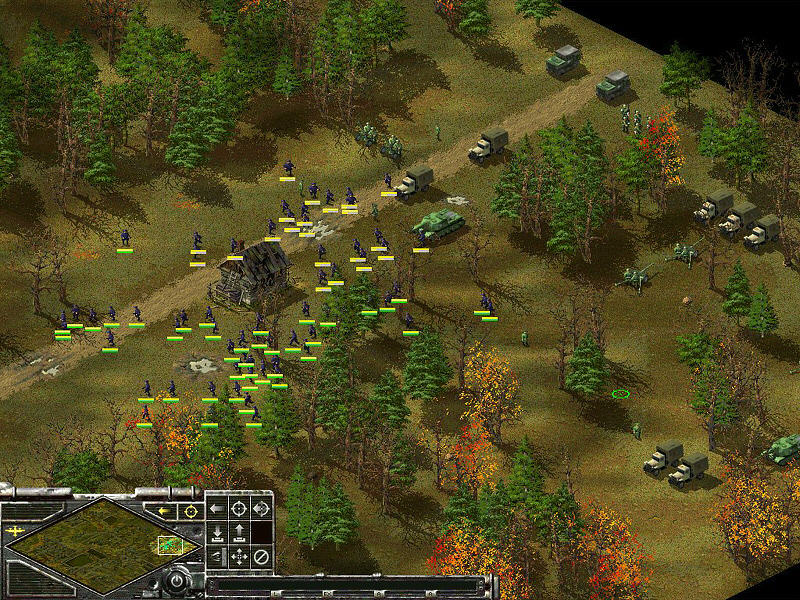Screen dimensions: 800x600
Task: Use the up-arrow unload command
Action: 239,532
